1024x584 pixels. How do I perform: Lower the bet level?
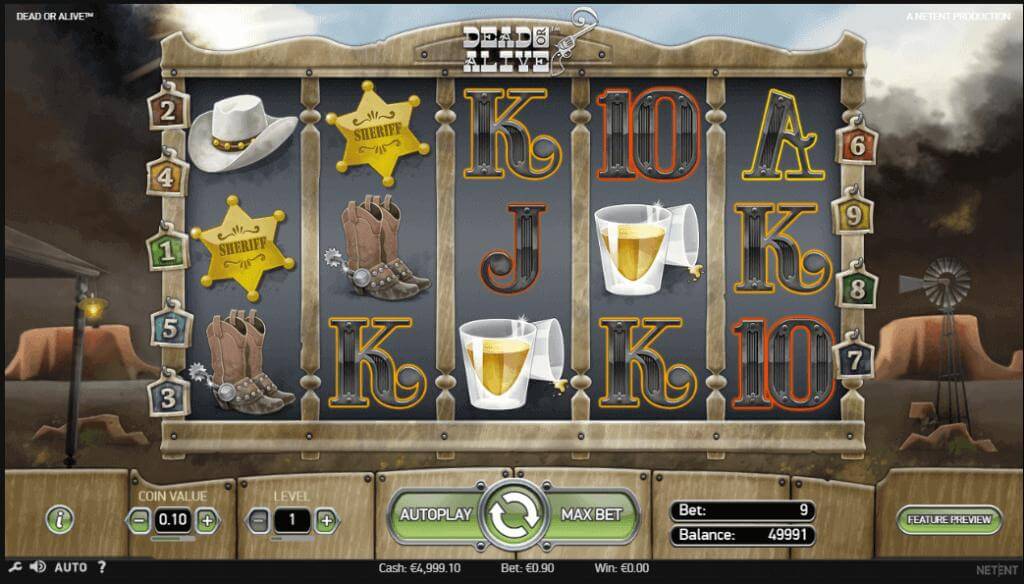pyautogui.click(x=259, y=520)
